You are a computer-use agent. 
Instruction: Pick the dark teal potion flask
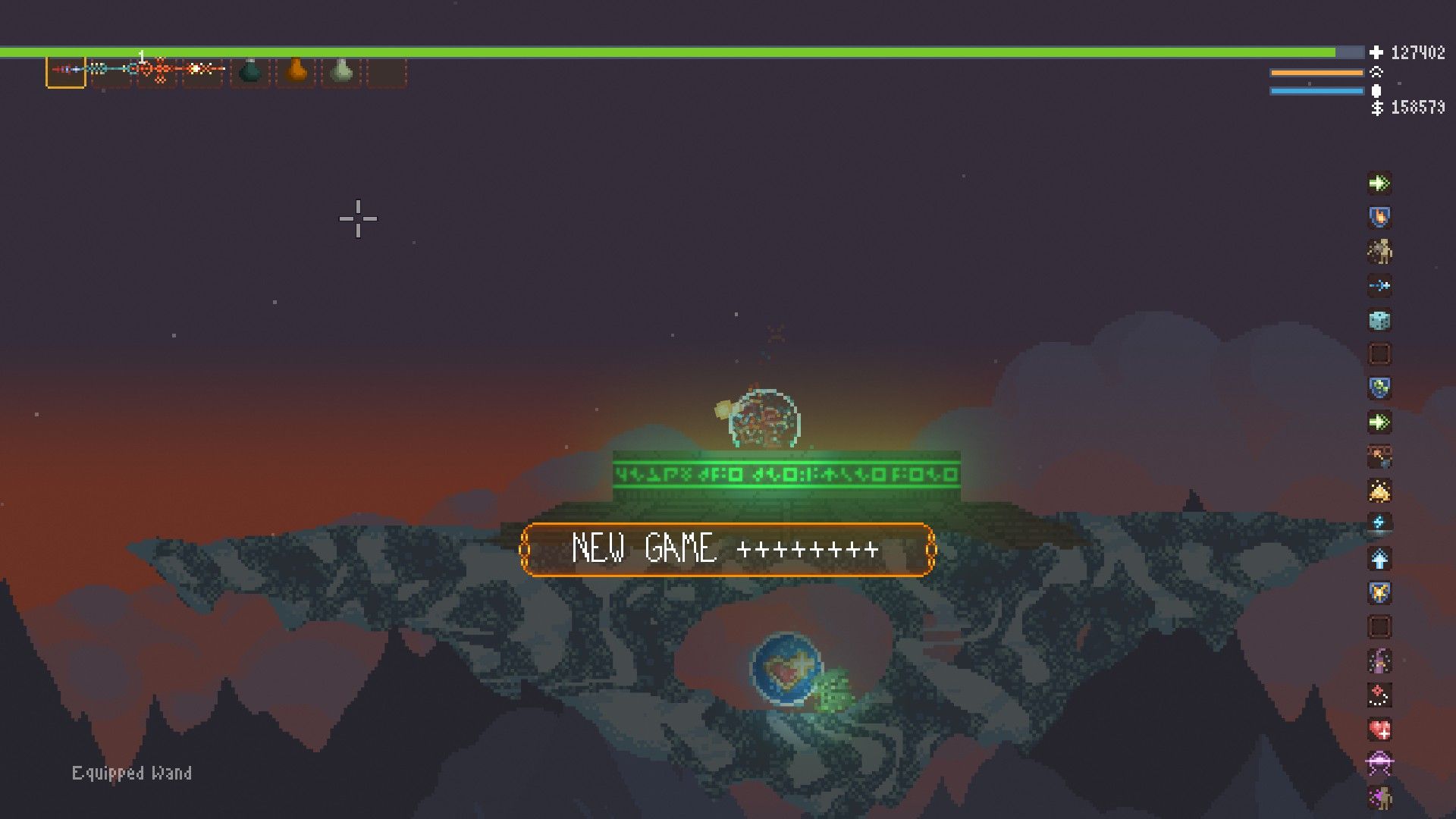pyautogui.click(x=249, y=72)
